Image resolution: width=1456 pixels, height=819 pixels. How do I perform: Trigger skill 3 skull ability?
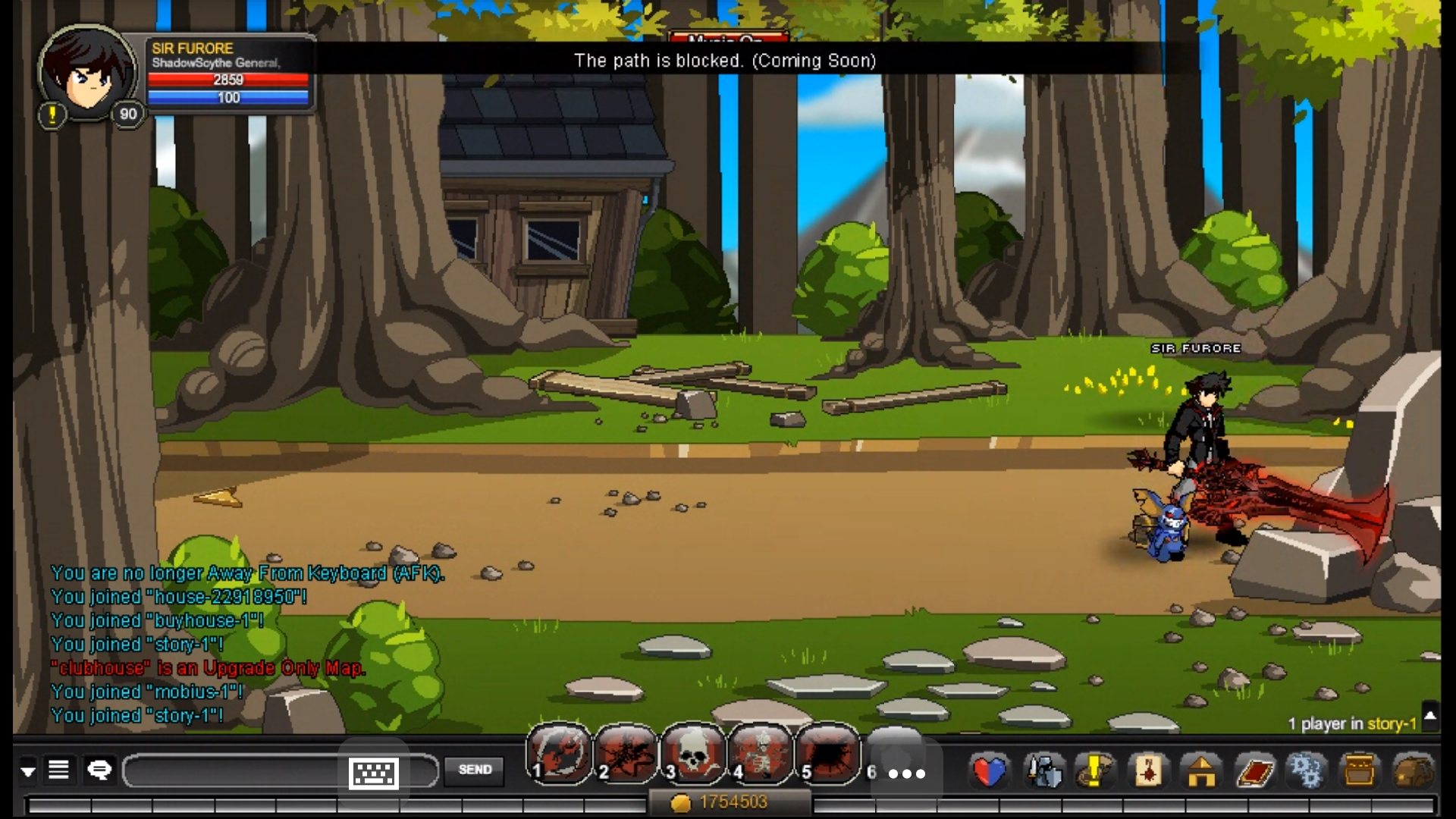tap(692, 755)
